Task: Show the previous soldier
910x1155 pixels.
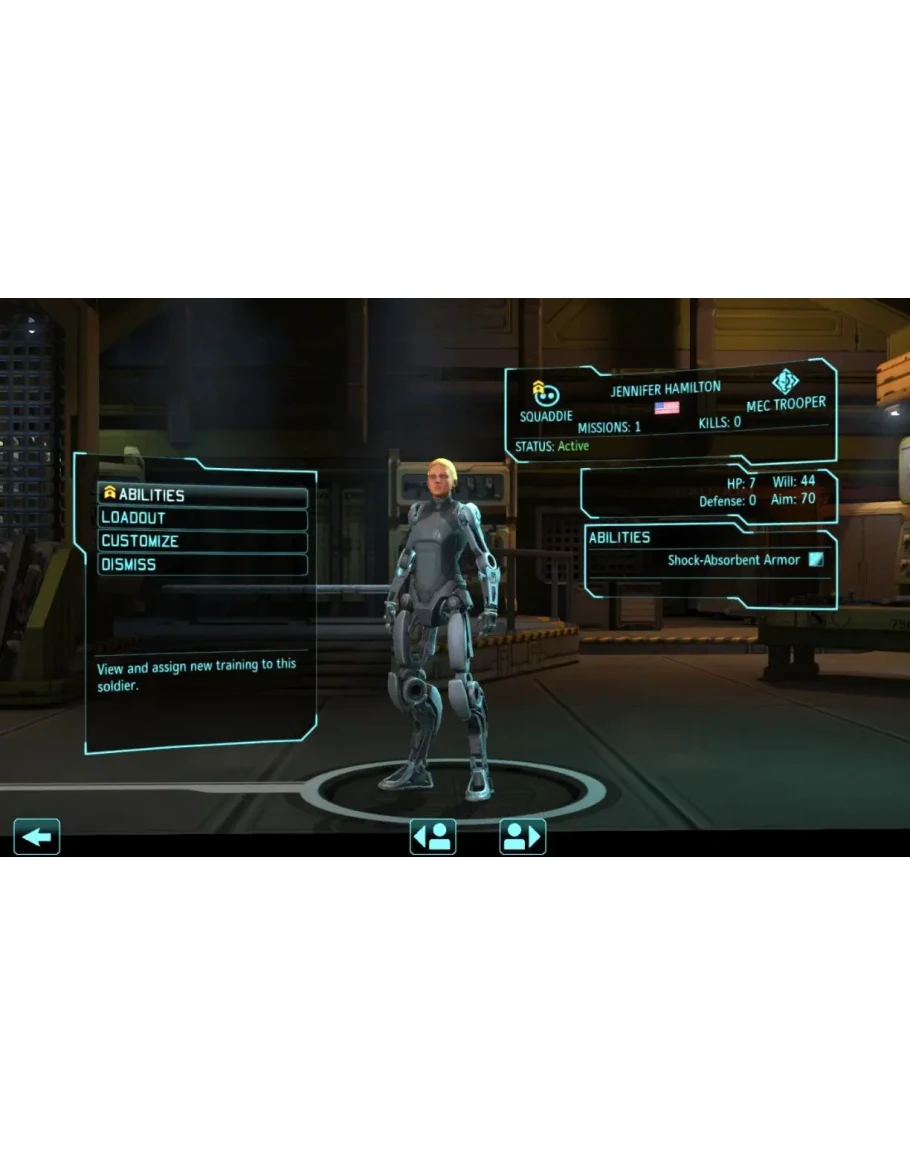Action: pyautogui.click(x=433, y=836)
